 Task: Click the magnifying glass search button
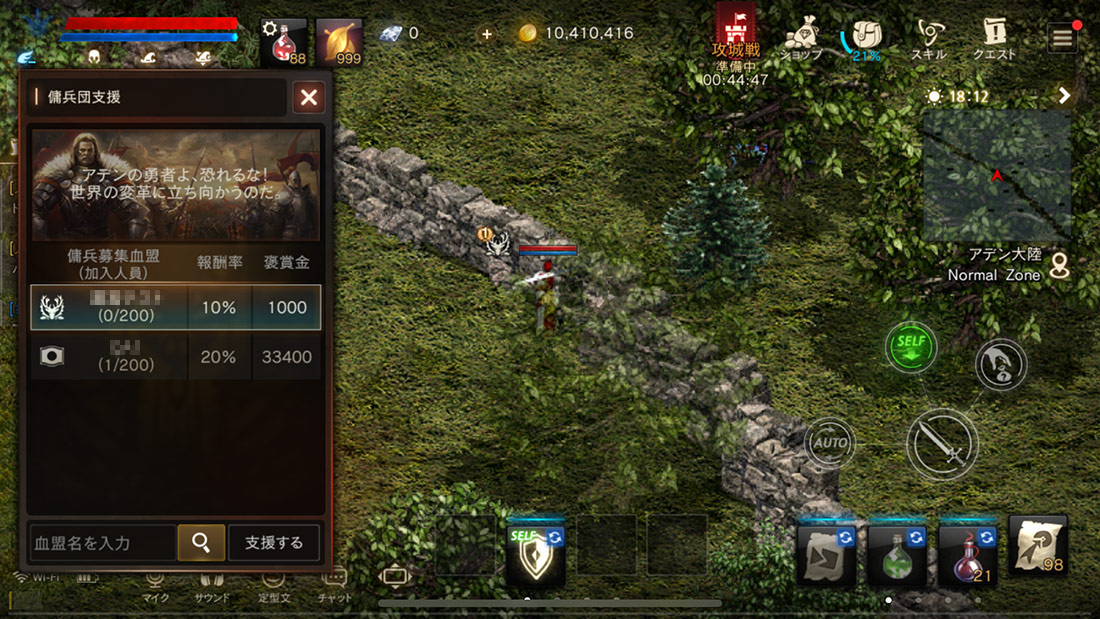(x=201, y=543)
